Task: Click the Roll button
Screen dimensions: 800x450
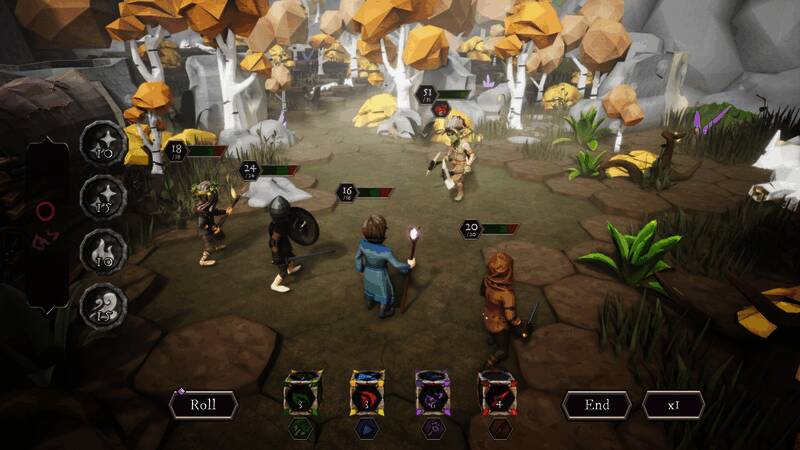Action: 203,405
